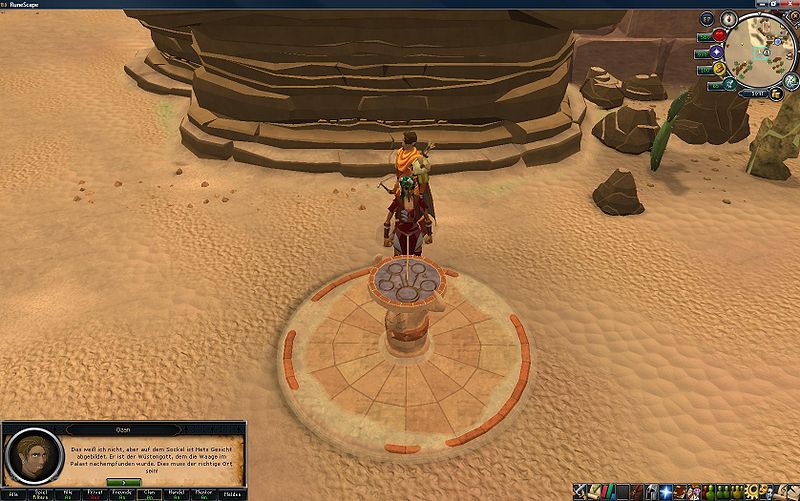Click the Melden report button
This screenshot has height=501, width=800.
231,492
